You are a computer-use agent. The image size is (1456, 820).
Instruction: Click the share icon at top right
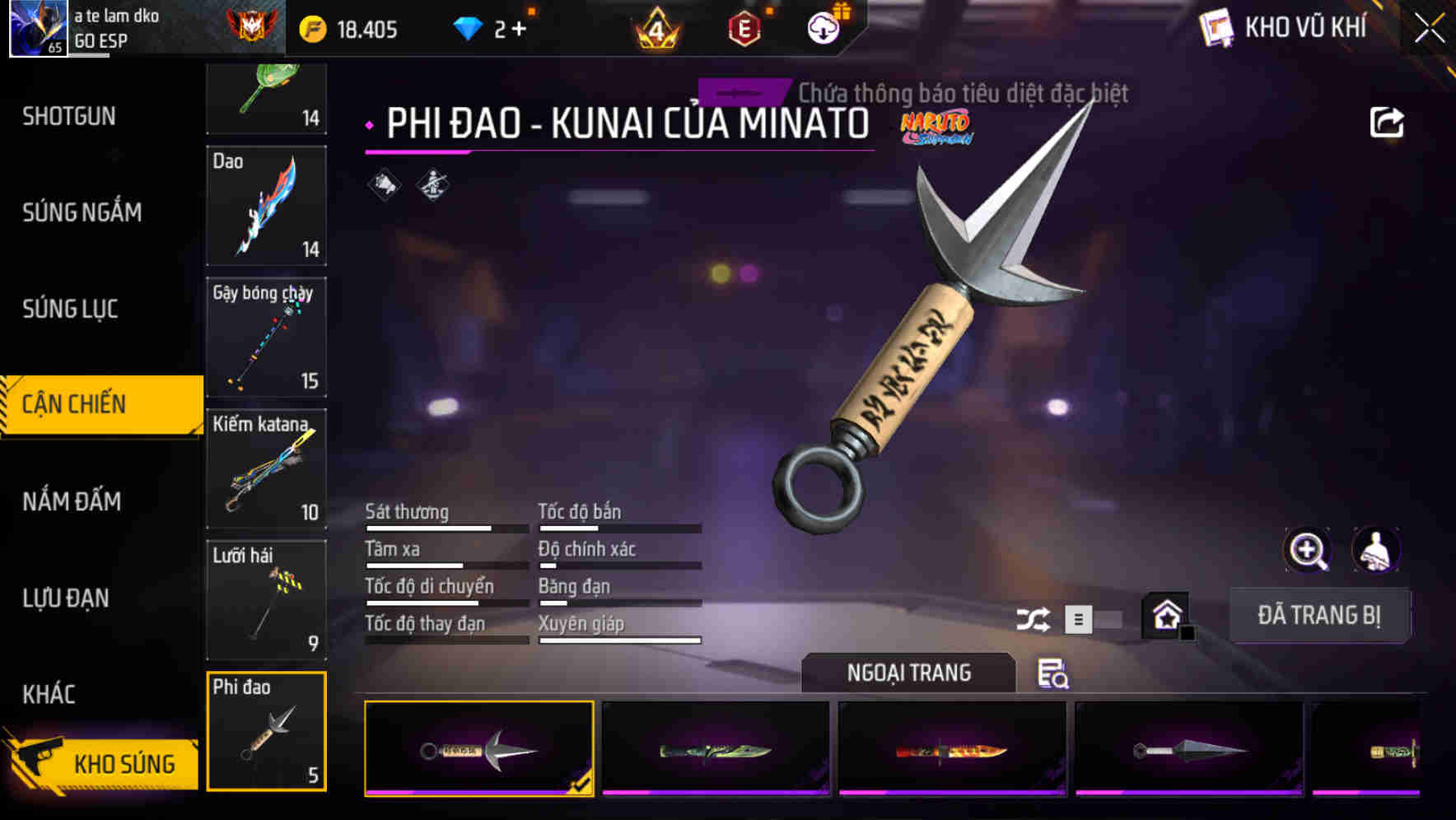(1388, 121)
